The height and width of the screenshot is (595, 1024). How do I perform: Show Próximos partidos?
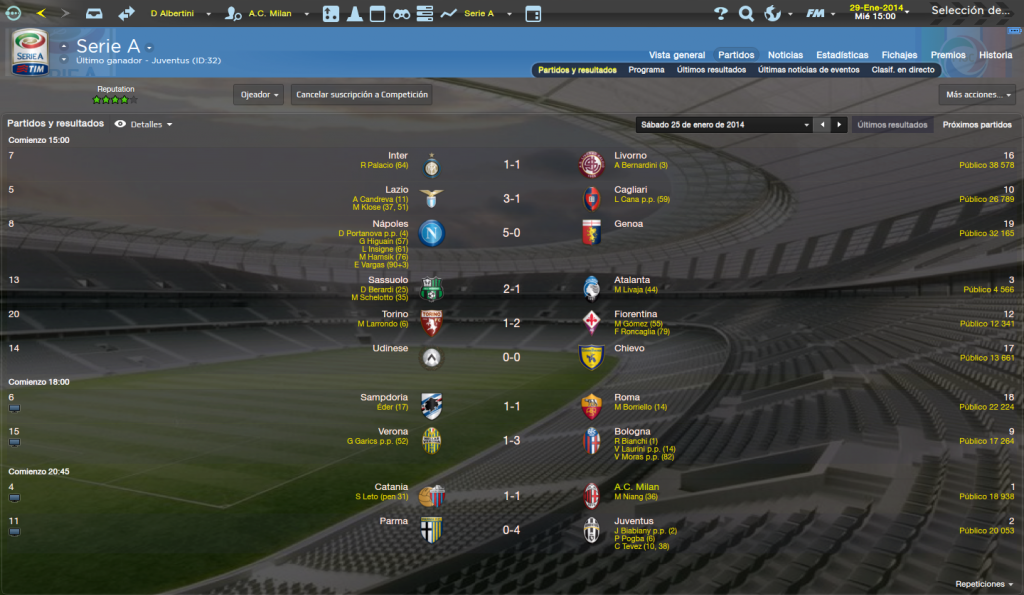pos(977,125)
